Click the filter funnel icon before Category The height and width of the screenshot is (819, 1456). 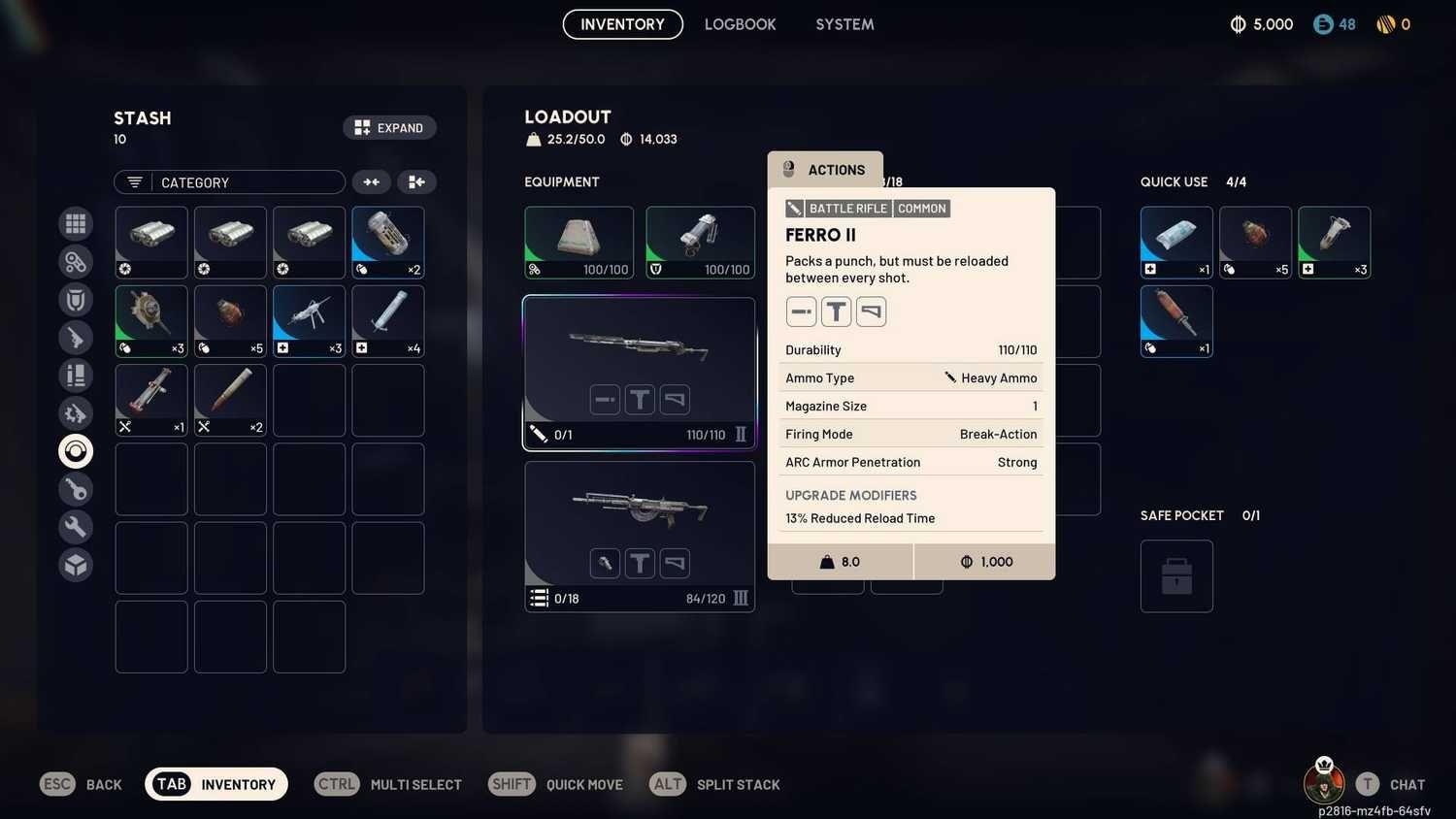pyautogui.click(x=133, y=181)
